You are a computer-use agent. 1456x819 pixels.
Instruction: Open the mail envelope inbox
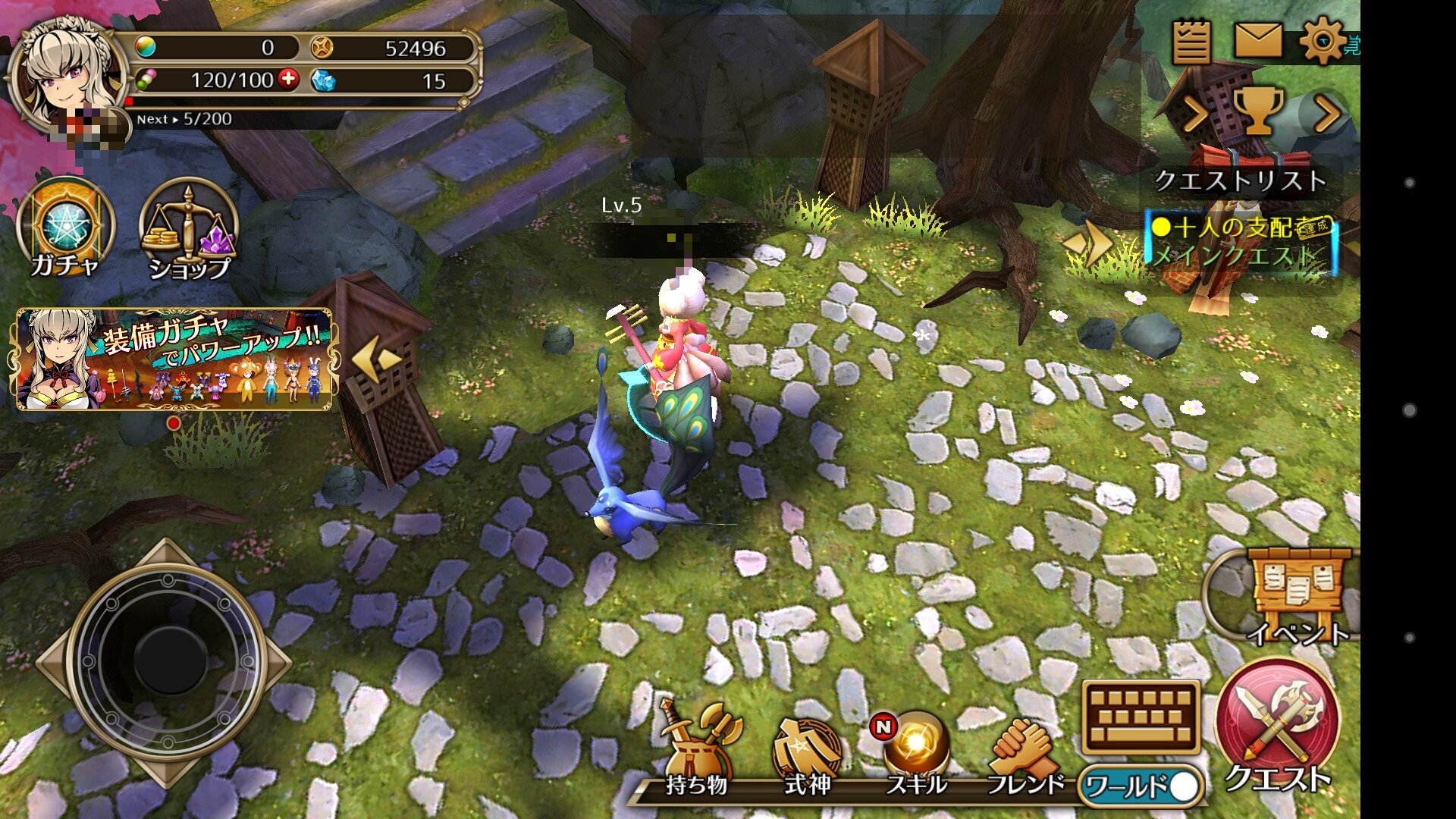(1258, 40)
